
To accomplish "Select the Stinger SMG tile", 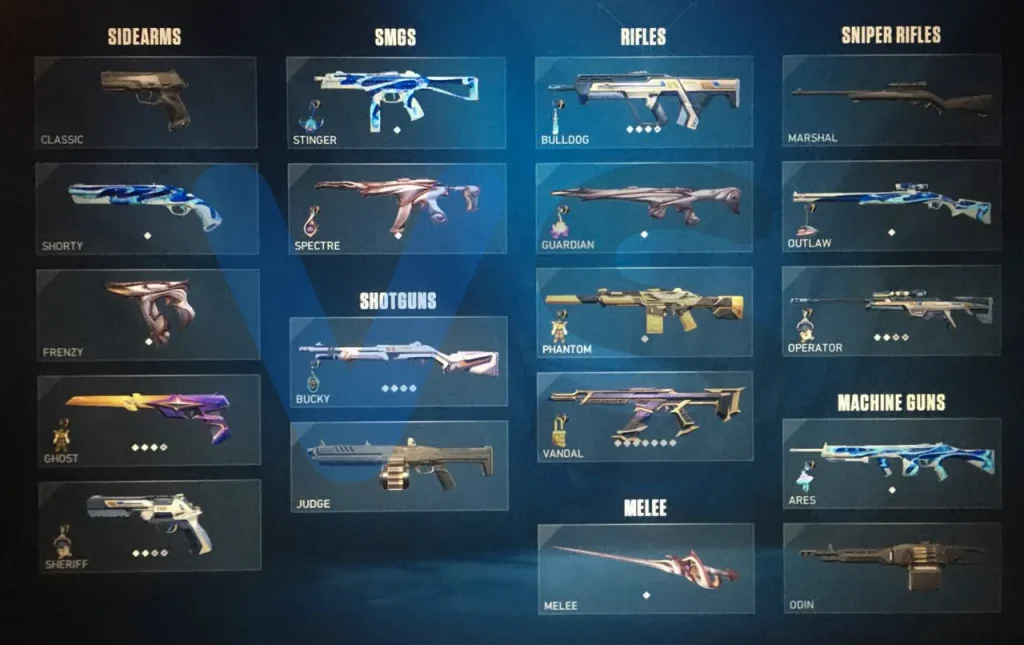I will point(396,103).
